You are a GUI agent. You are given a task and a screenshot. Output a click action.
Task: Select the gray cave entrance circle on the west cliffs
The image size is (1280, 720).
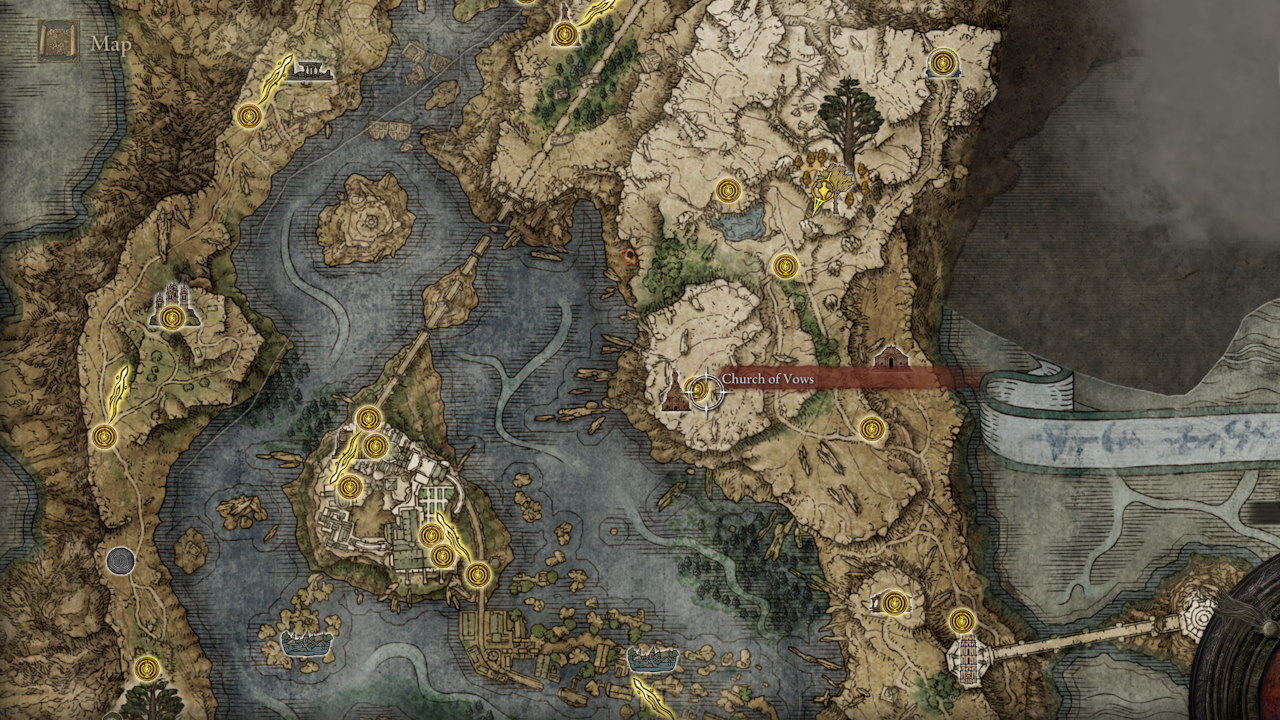click(123, 560)
